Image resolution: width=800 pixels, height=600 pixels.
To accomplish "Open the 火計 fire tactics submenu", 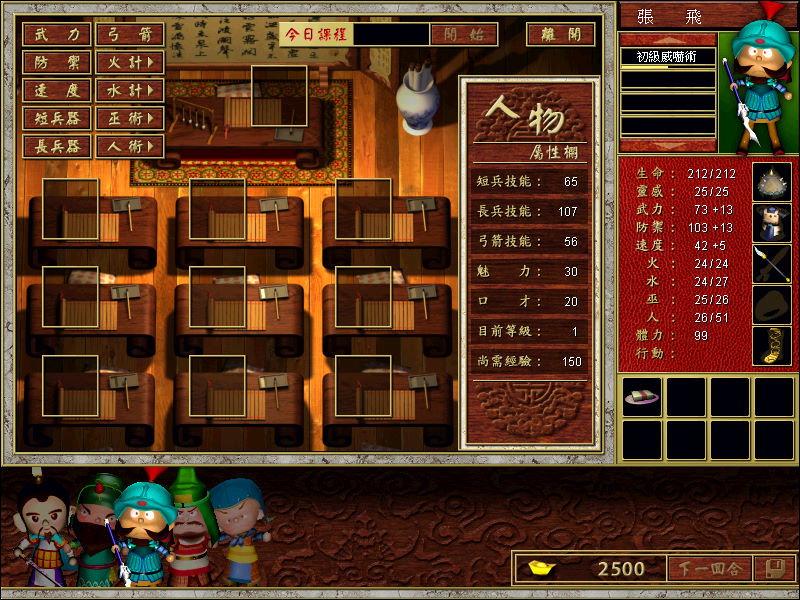I will point(130,62).
